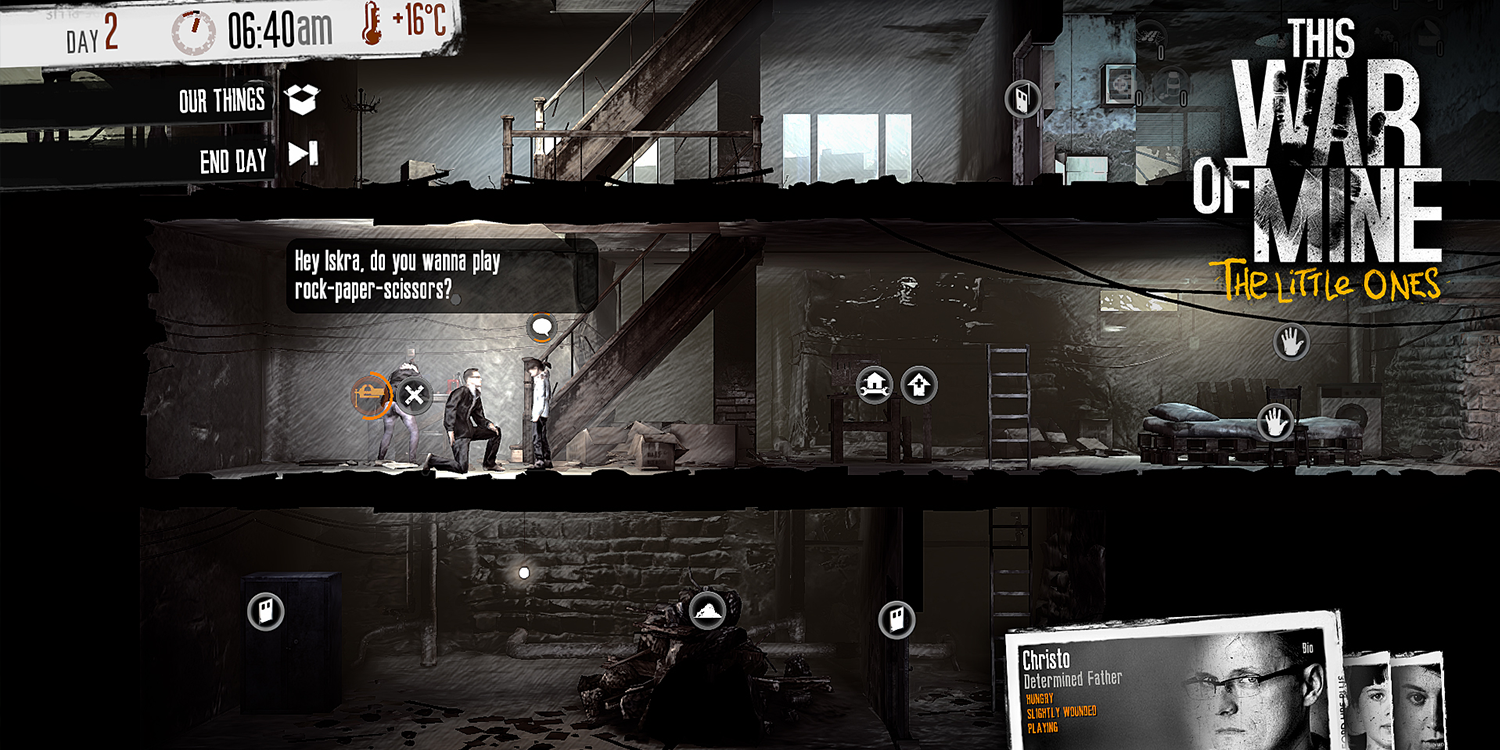Viewport: 1500px width, 750px height.
Task: Click the END DAY label
Action: (x=232, y=157)
